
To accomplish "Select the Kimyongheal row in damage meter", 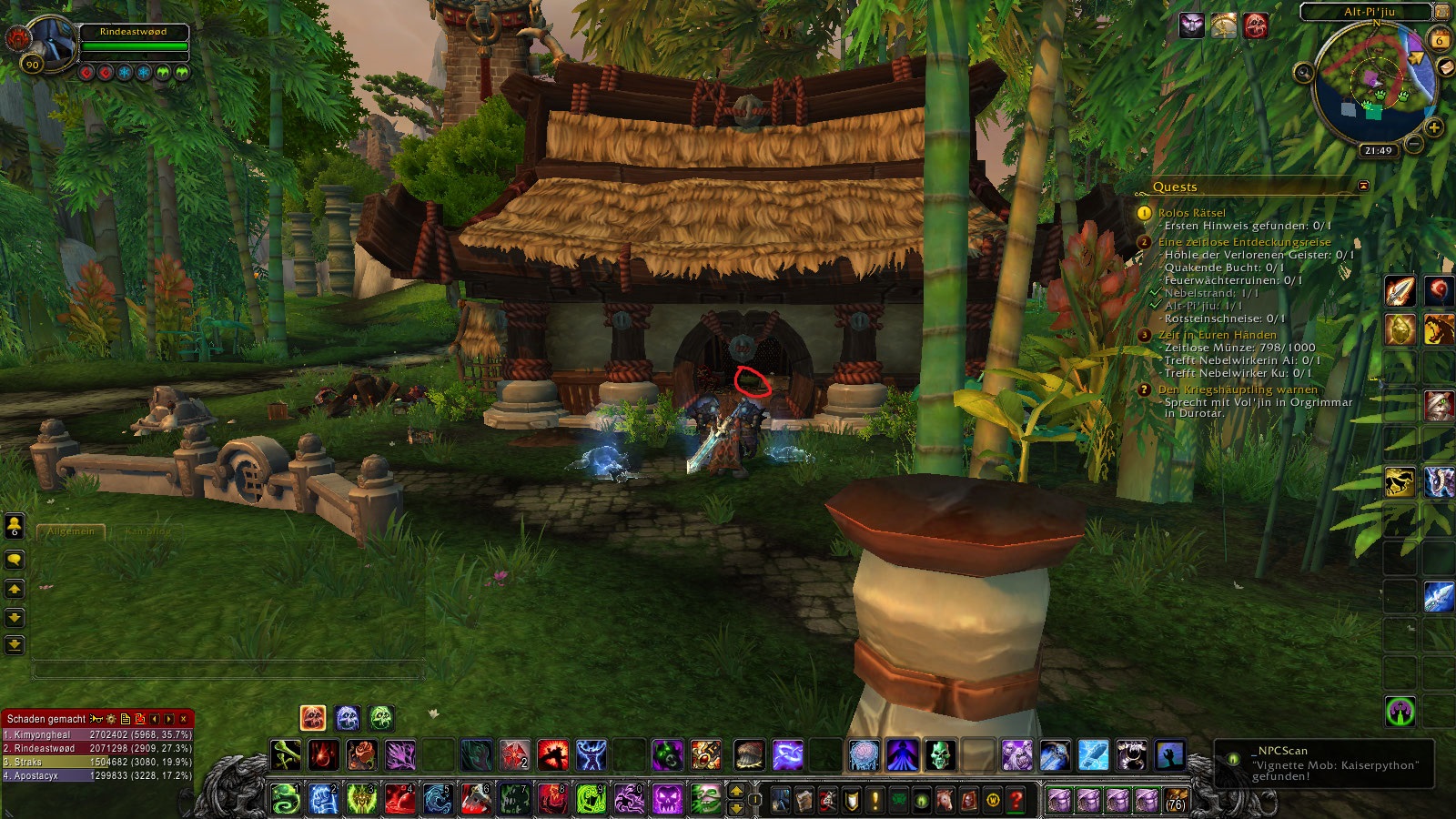I will pos(97,734).
